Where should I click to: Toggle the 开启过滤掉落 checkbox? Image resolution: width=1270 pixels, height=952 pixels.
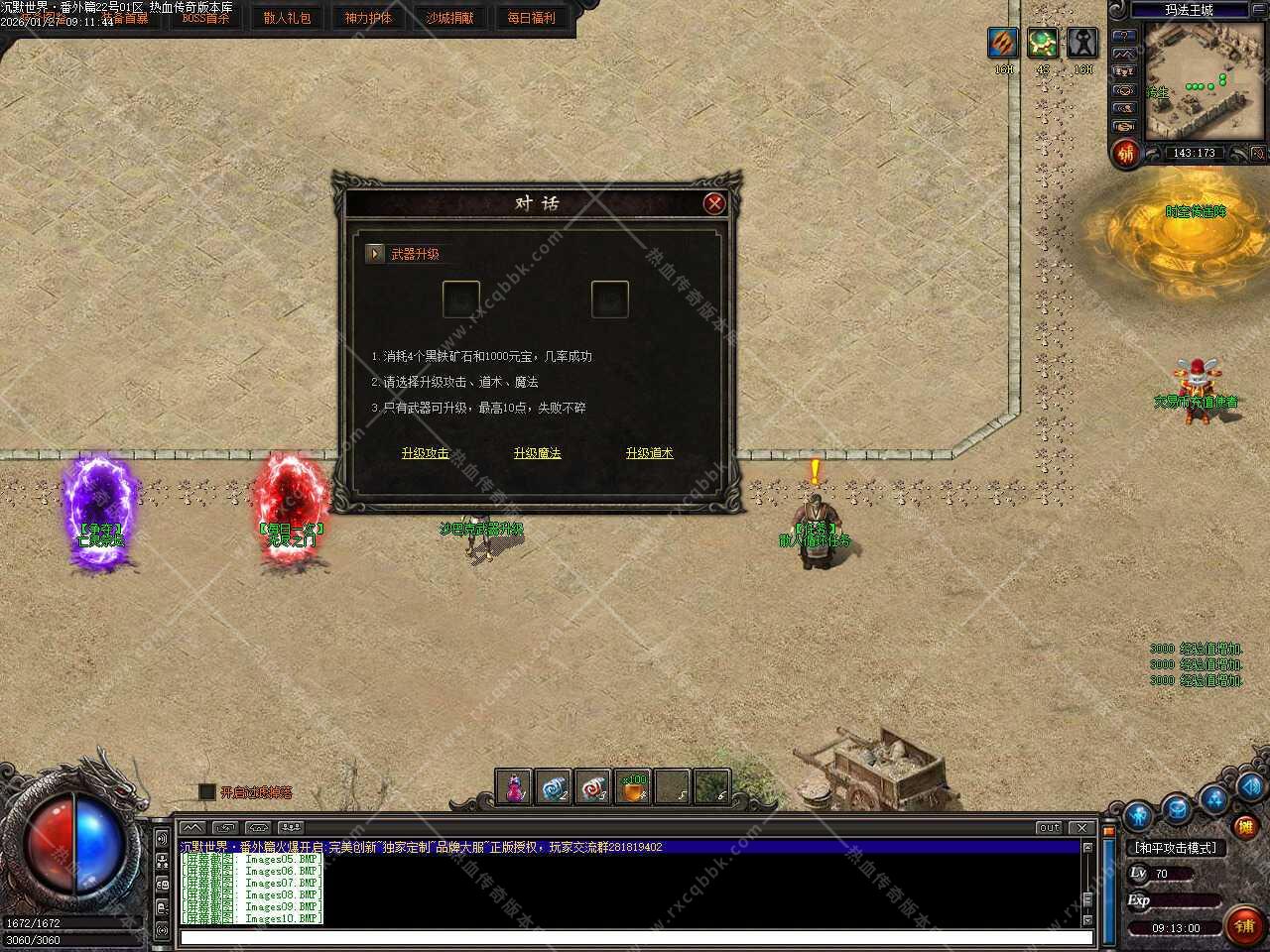pyautogui.click(x=206, y=791)
